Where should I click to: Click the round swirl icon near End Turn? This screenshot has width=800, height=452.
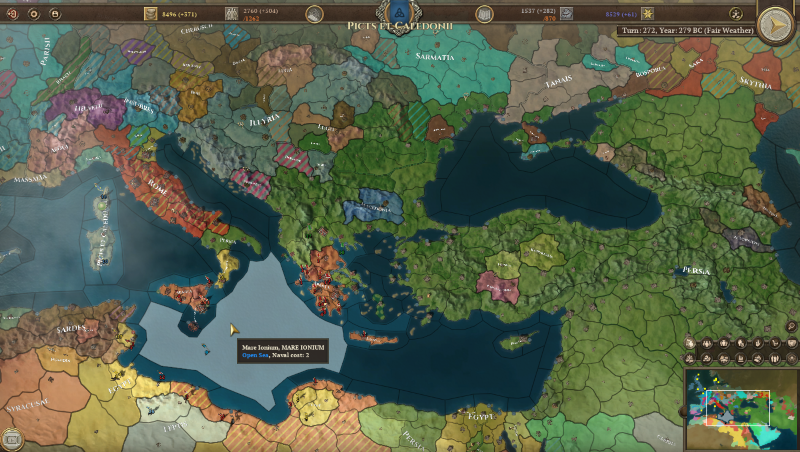(736, 14)
